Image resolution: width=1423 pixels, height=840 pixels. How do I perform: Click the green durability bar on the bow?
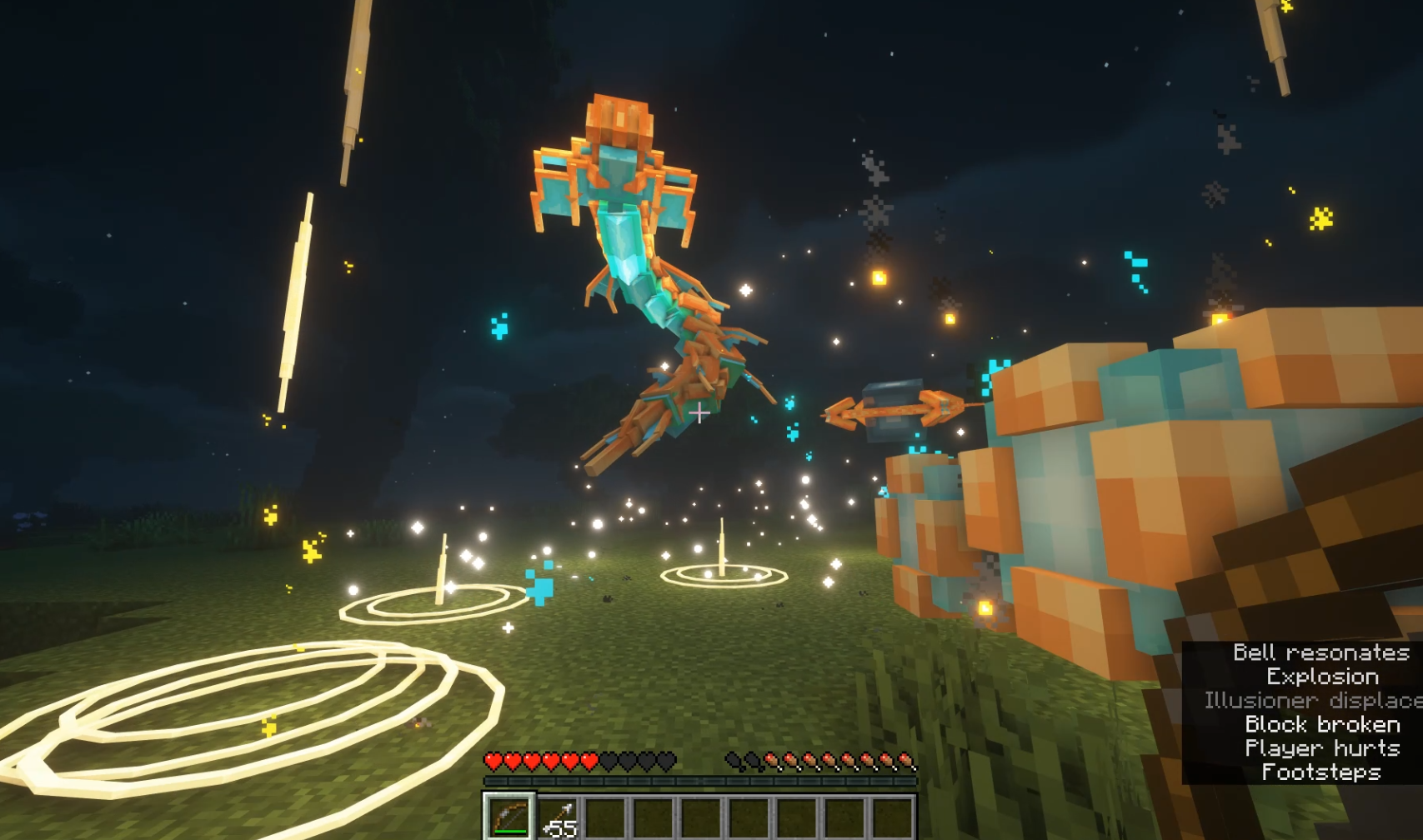509,832
